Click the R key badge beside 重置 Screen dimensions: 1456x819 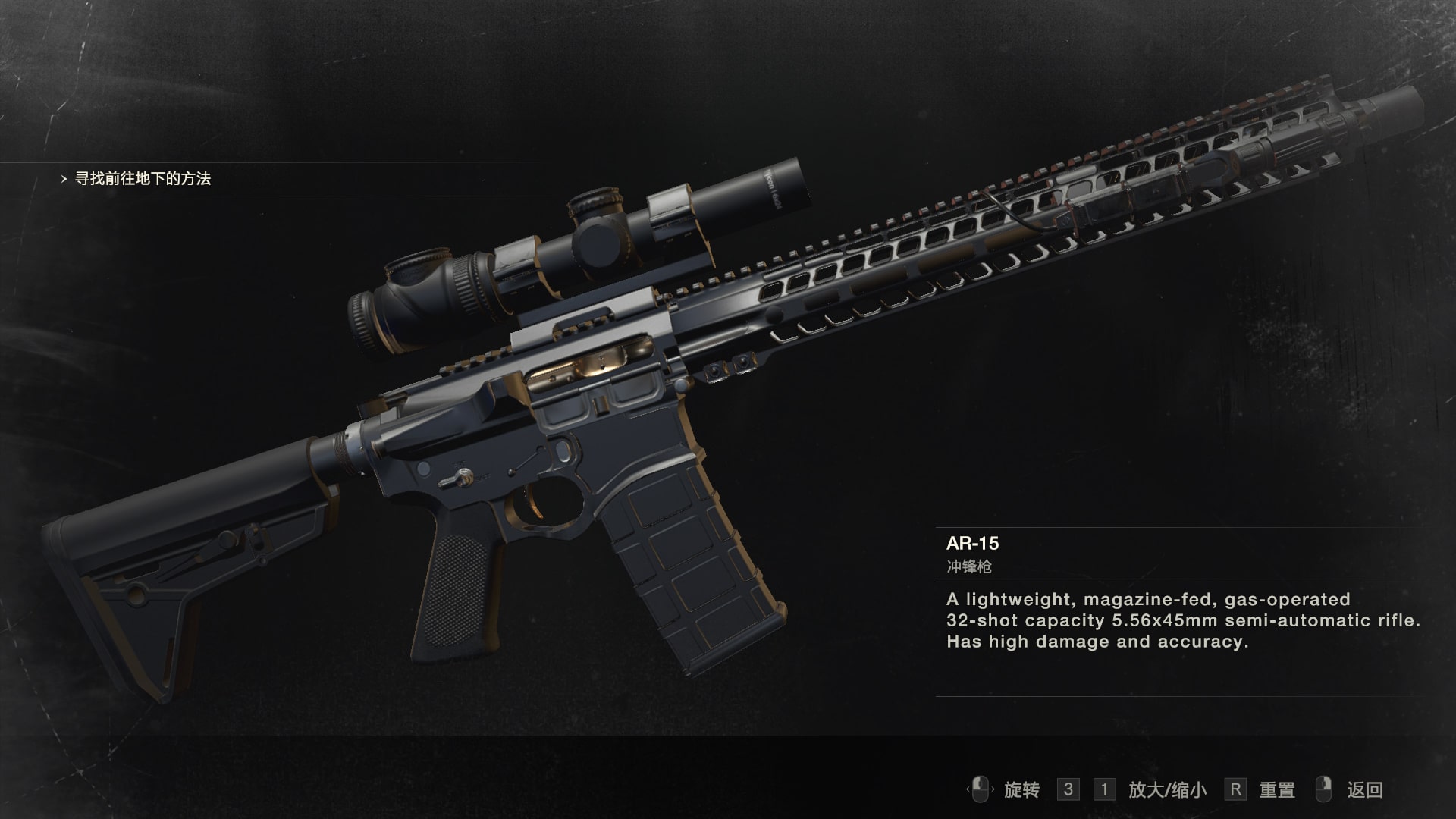click(x=1236, y=789)
